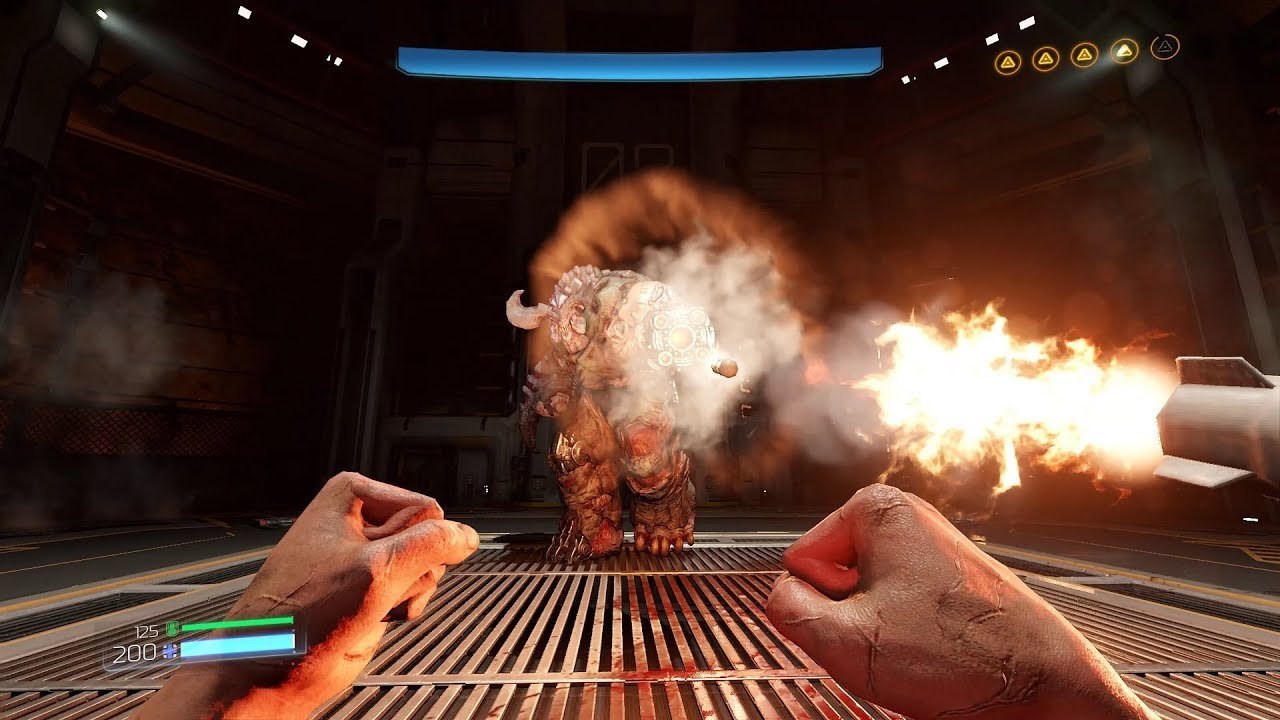Image resolution: width=1280 pixels, height=720 pixels.
Task: Select the green armor icon
Action: point(171,629)
